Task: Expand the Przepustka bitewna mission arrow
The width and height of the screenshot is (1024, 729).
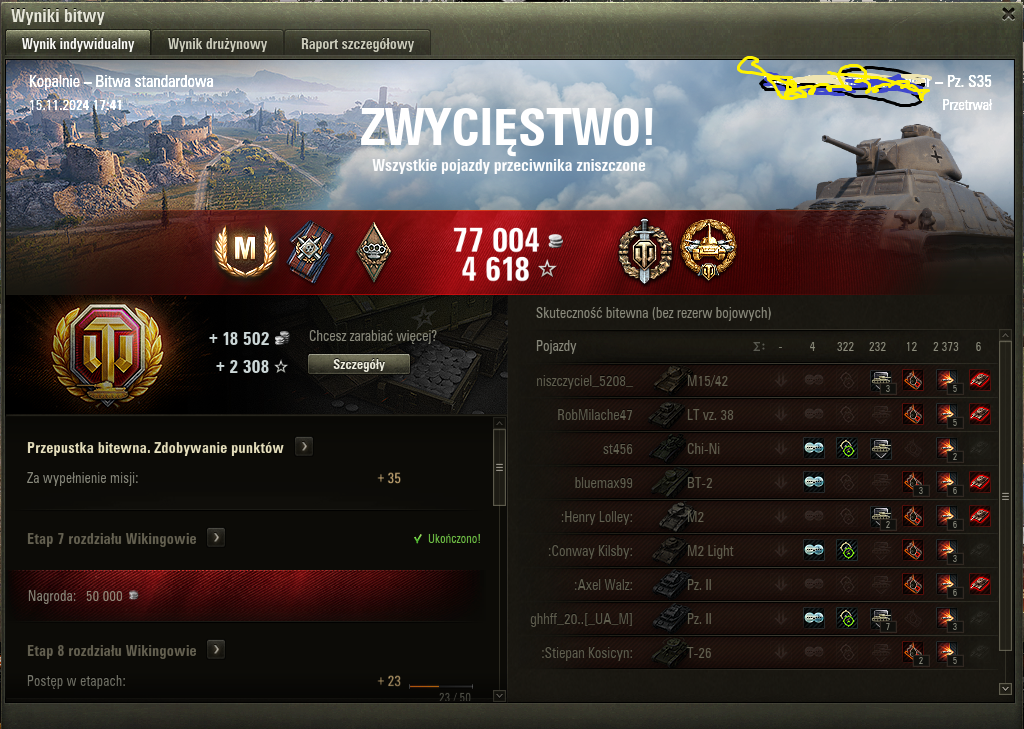Action: tap(305, 446)
